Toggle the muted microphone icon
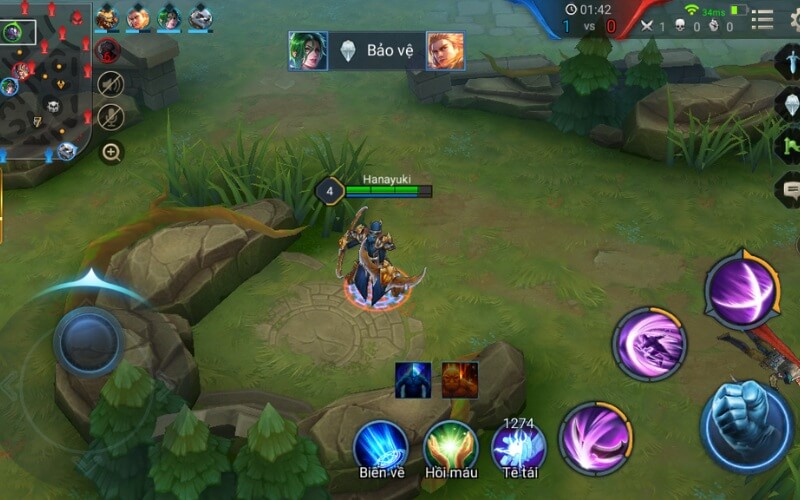Viewport: 800px width, 500px height. [111, 117]
